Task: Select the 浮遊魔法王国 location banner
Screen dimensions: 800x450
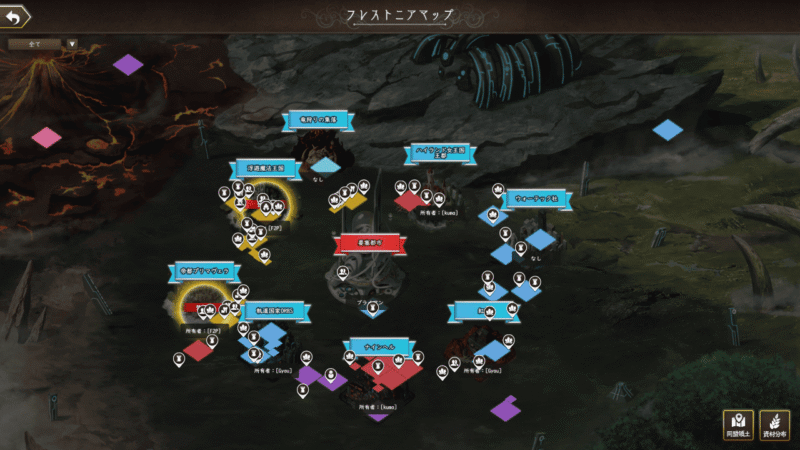Action: point(264,168)
